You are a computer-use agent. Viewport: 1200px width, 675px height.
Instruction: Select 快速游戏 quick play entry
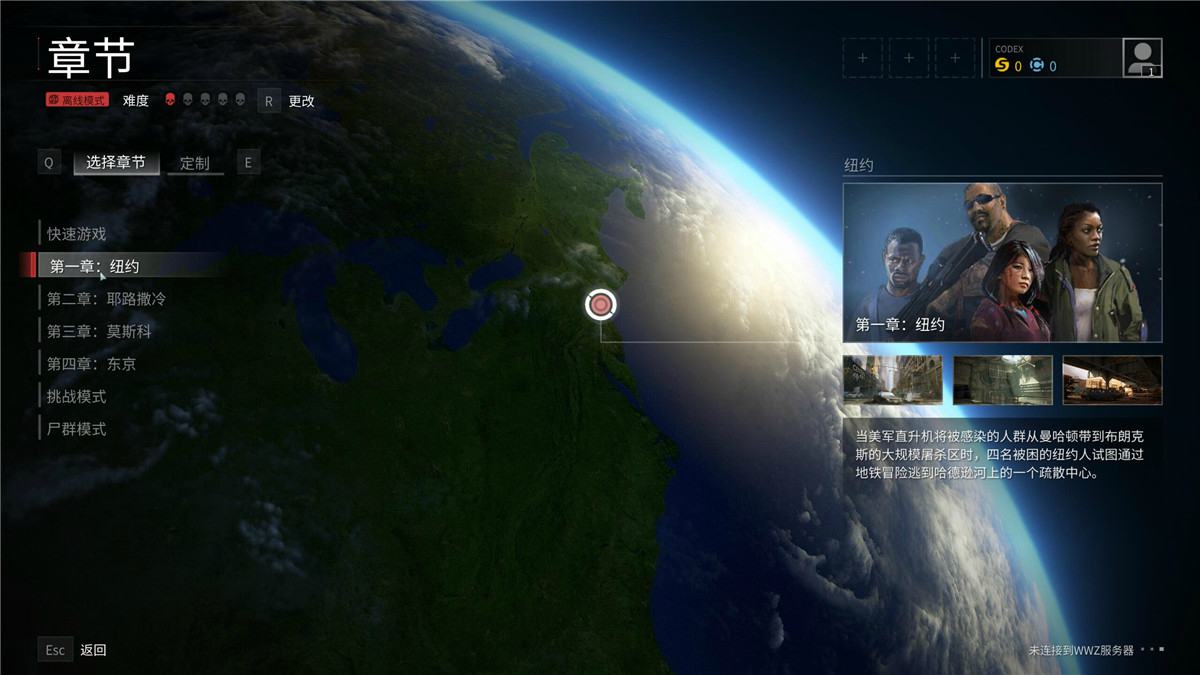[x=77, y=234]
